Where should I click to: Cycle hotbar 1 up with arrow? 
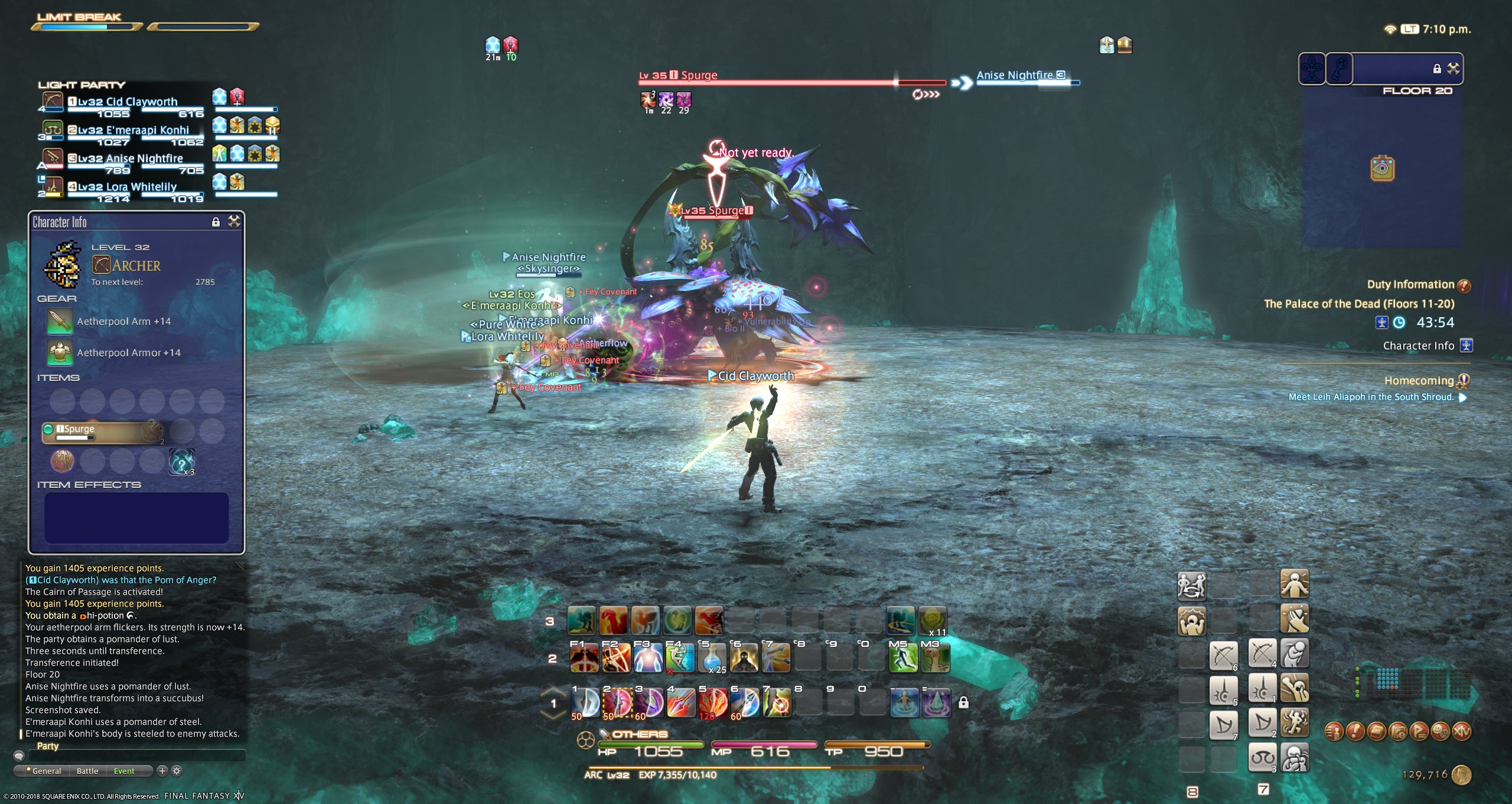coord(553,691)
